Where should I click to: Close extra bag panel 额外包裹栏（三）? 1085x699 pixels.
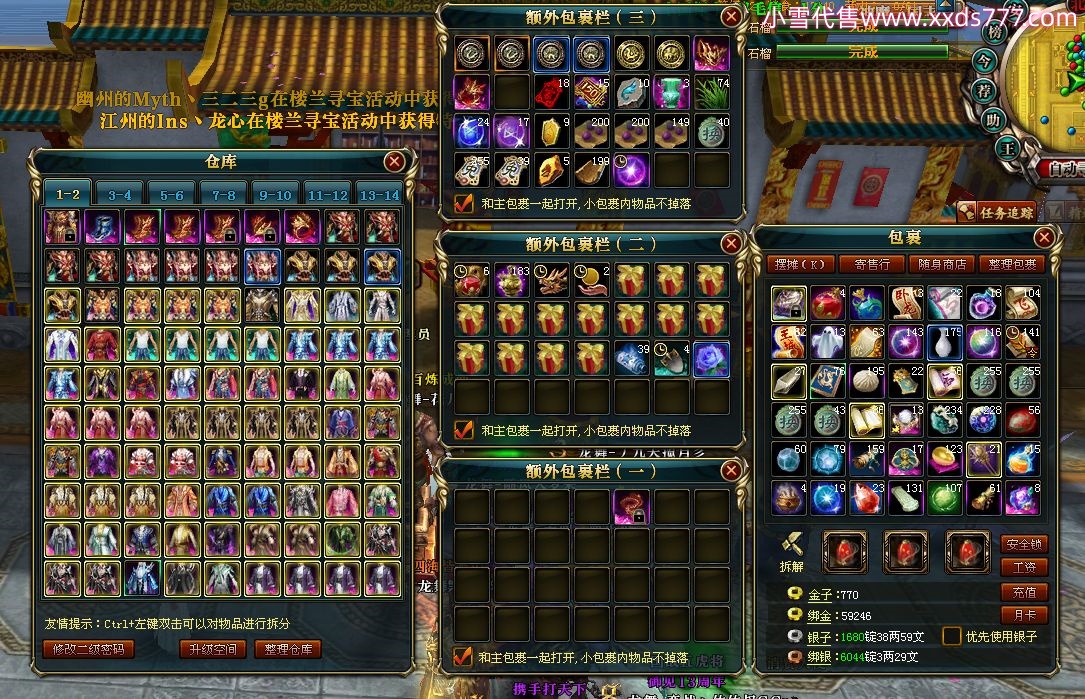[x=732, y=17]
